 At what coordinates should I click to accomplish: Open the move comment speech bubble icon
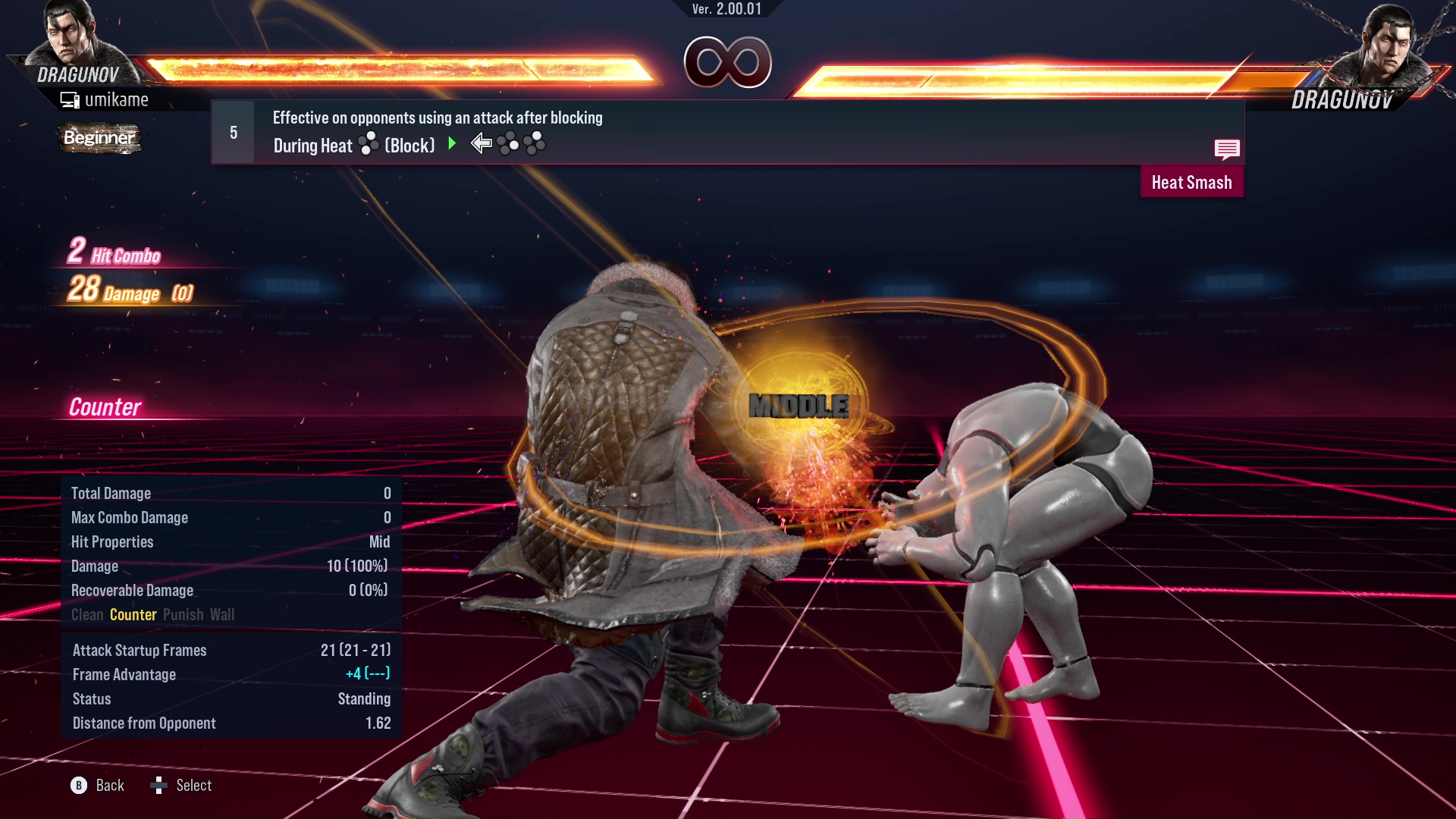1227,149
